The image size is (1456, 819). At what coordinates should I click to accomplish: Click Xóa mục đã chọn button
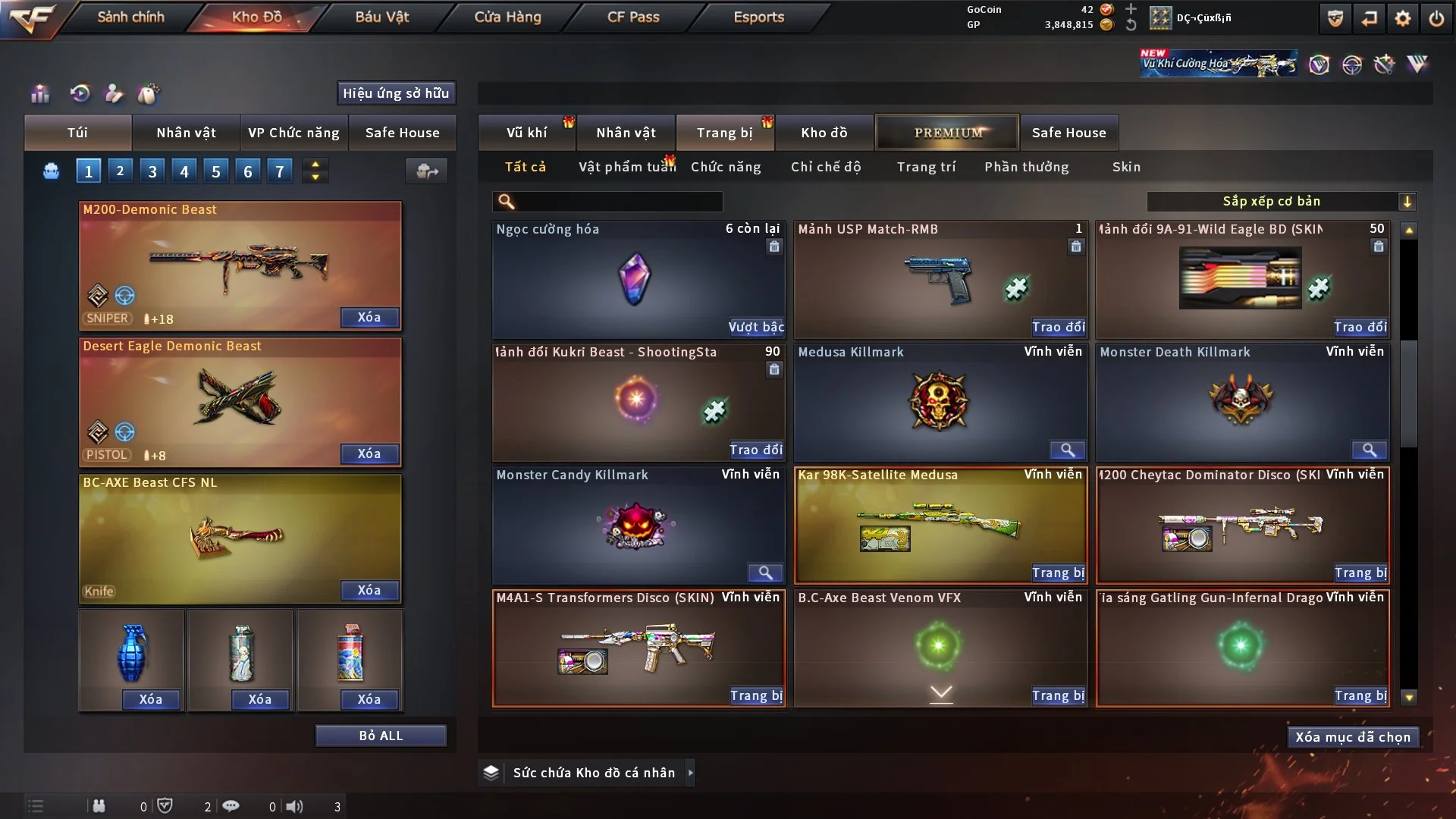click(x=1353, y=737)
